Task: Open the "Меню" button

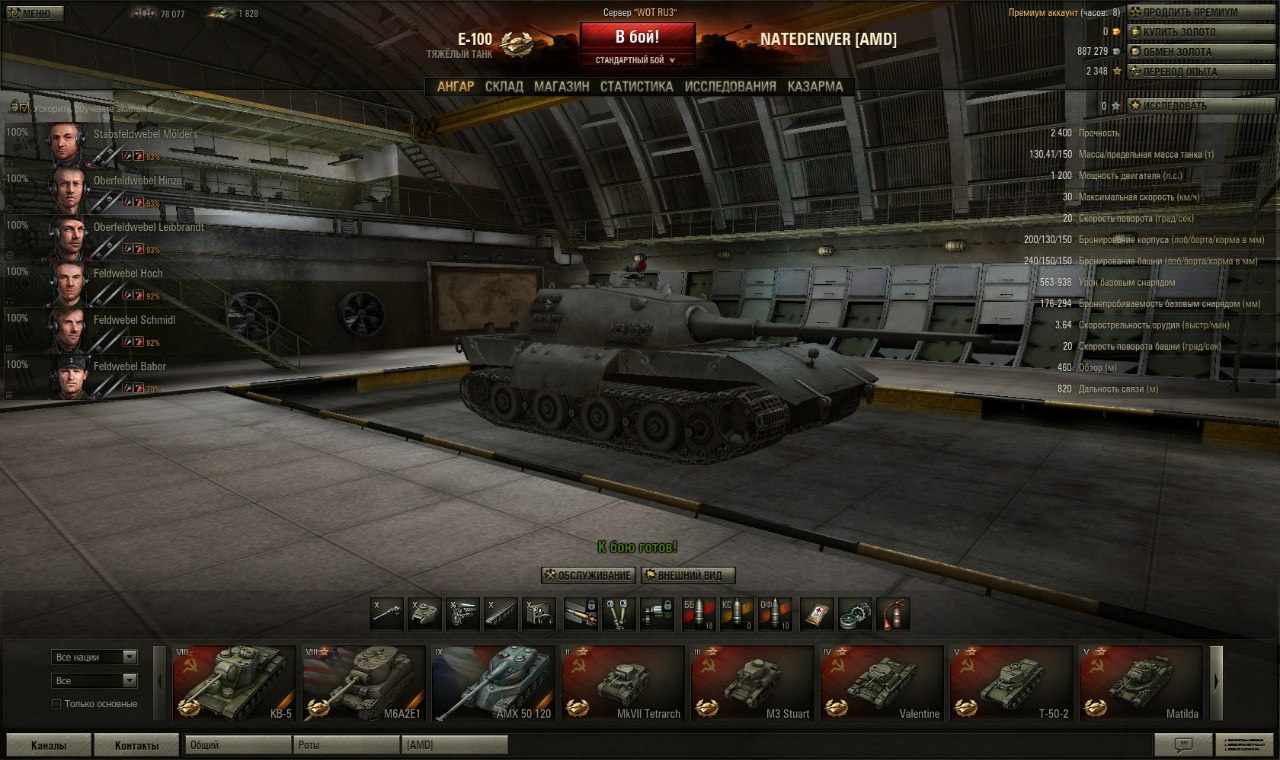Action: 34,14
